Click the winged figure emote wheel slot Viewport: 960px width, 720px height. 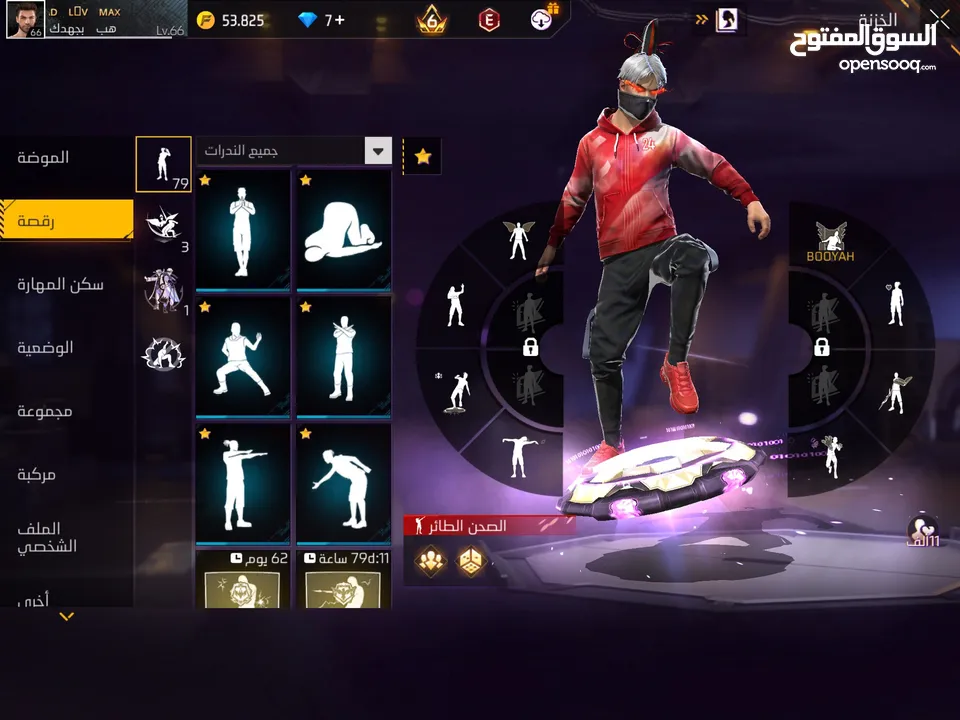coord(516,240)
